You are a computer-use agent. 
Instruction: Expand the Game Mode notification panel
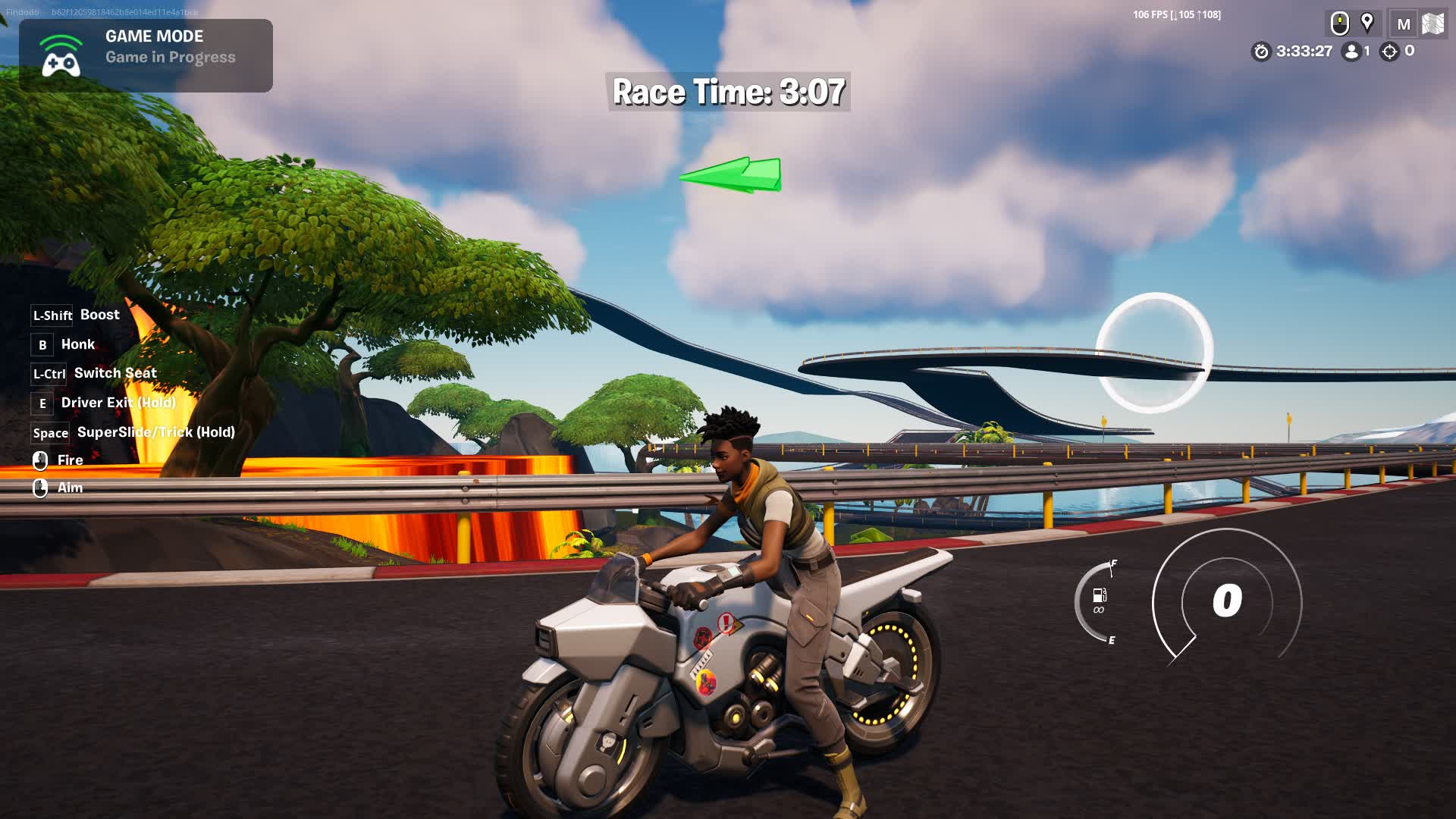148,55
